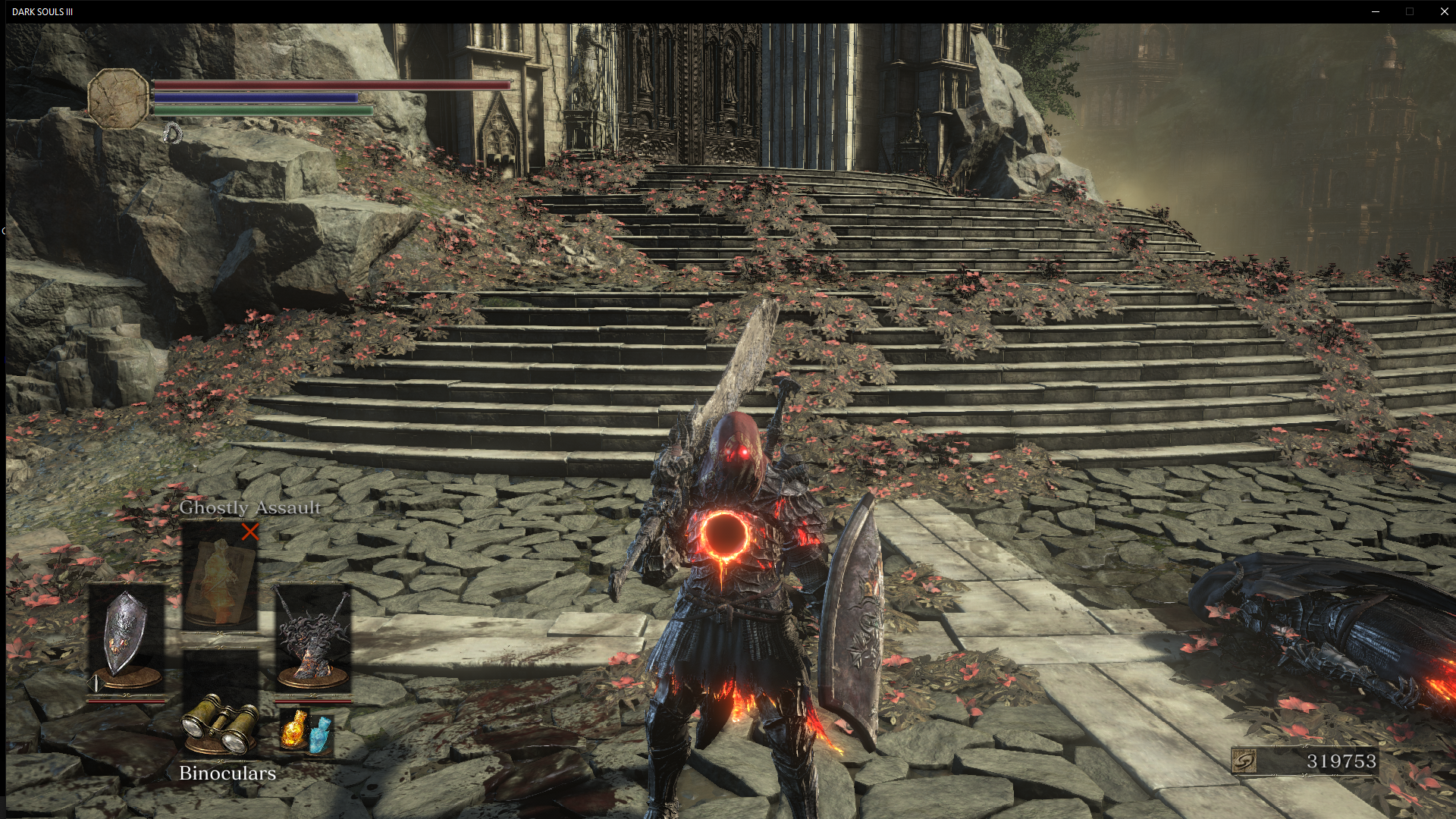Minimize the game window
The image size is (1456, 819).
pyautogui.click(x=1376, y=11)
